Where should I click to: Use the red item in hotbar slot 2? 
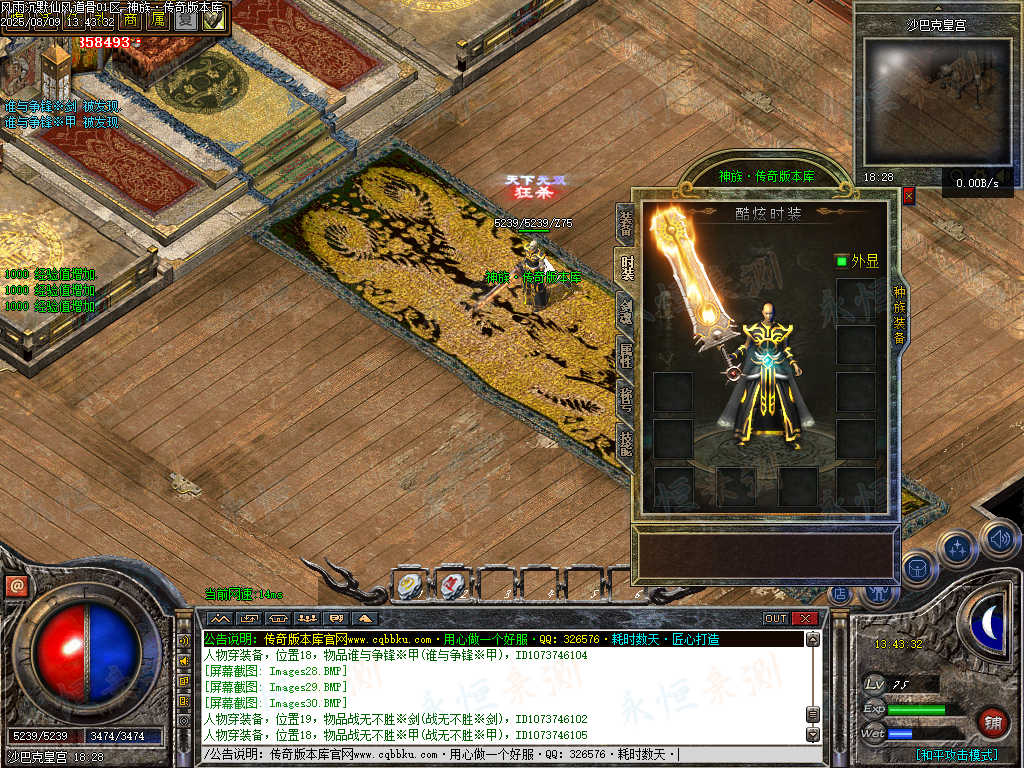point(450,585)
